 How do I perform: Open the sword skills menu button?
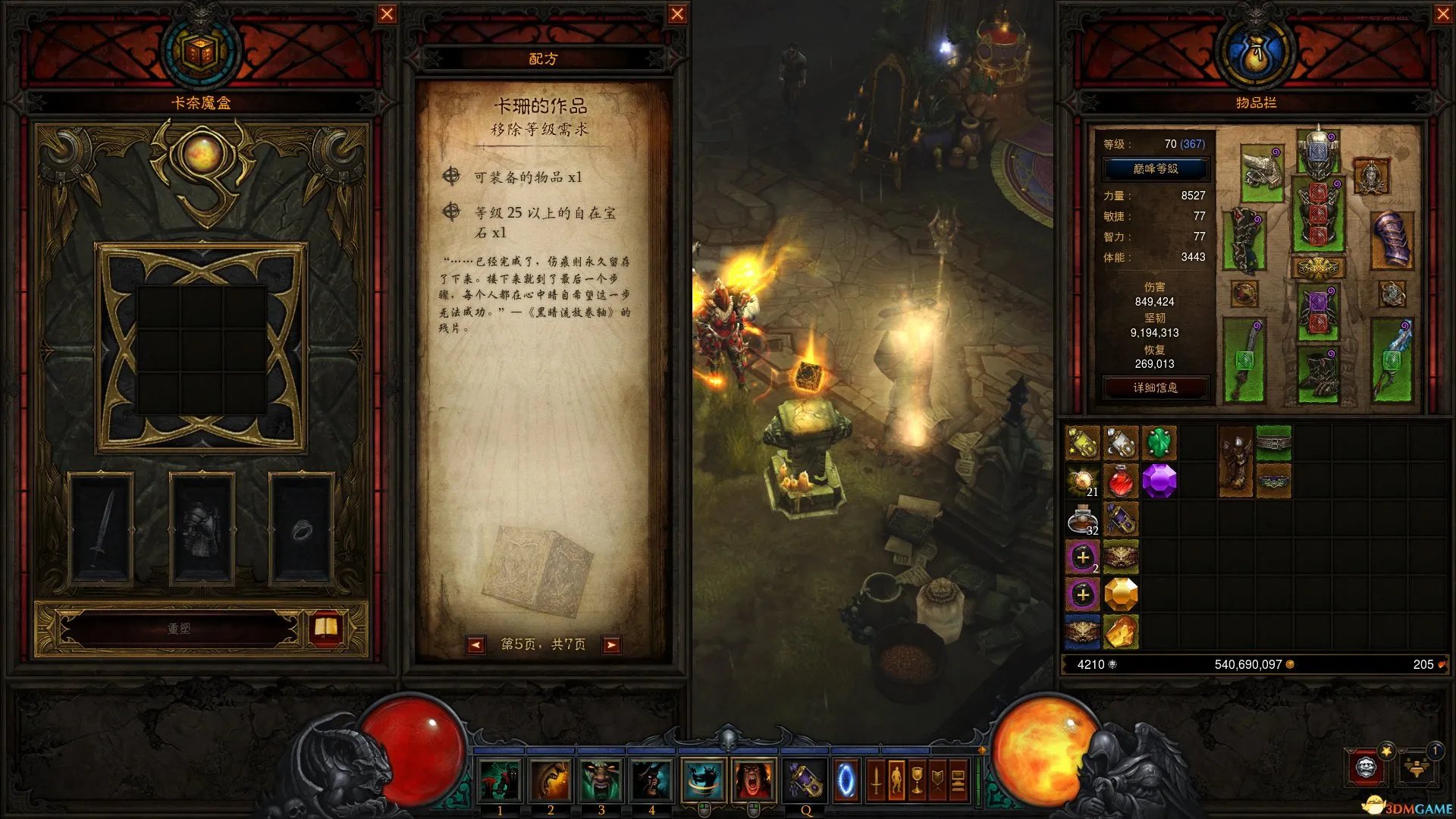(x=876, y=780)
